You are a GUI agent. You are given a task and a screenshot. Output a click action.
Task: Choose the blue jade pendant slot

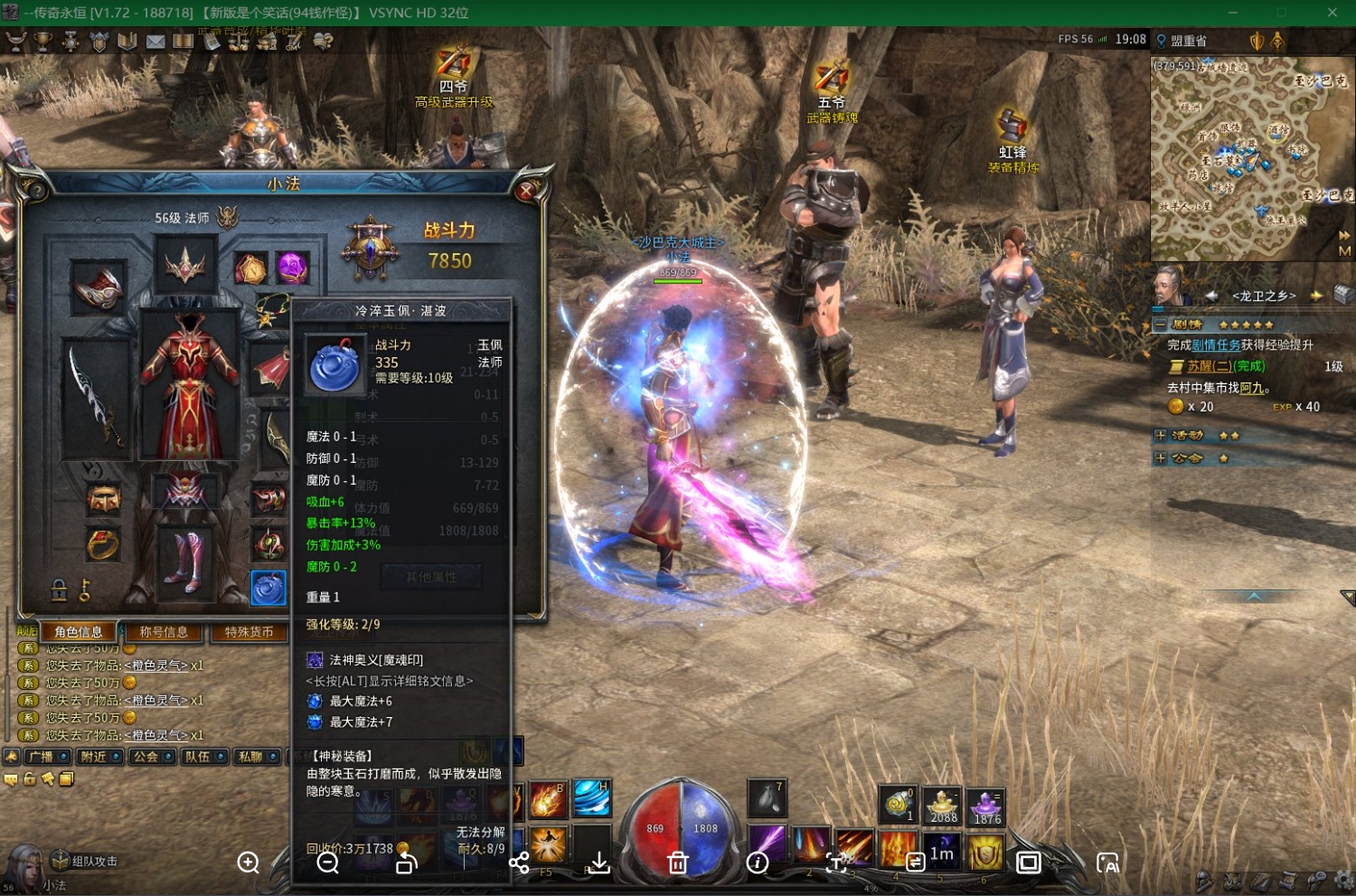[268, 589]
